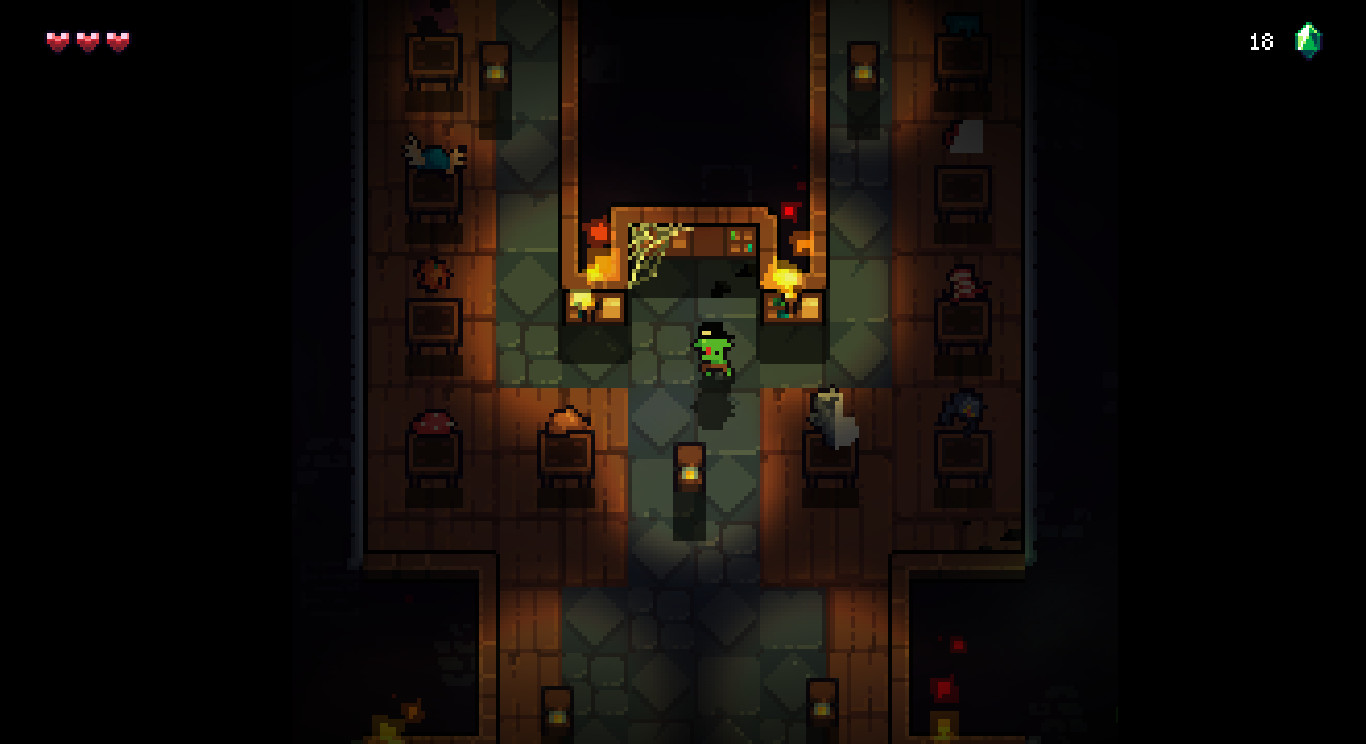This screenshot has width=1366, height=744.
Task: Click the green emerald icon in the top-right HUD
Action: 1309,40
